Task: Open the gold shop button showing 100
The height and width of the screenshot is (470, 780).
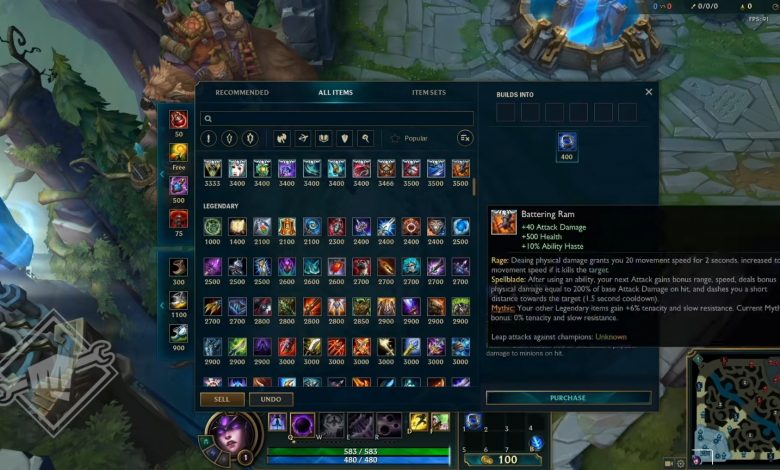Action: pyautogui.click(x=500, y=459)
